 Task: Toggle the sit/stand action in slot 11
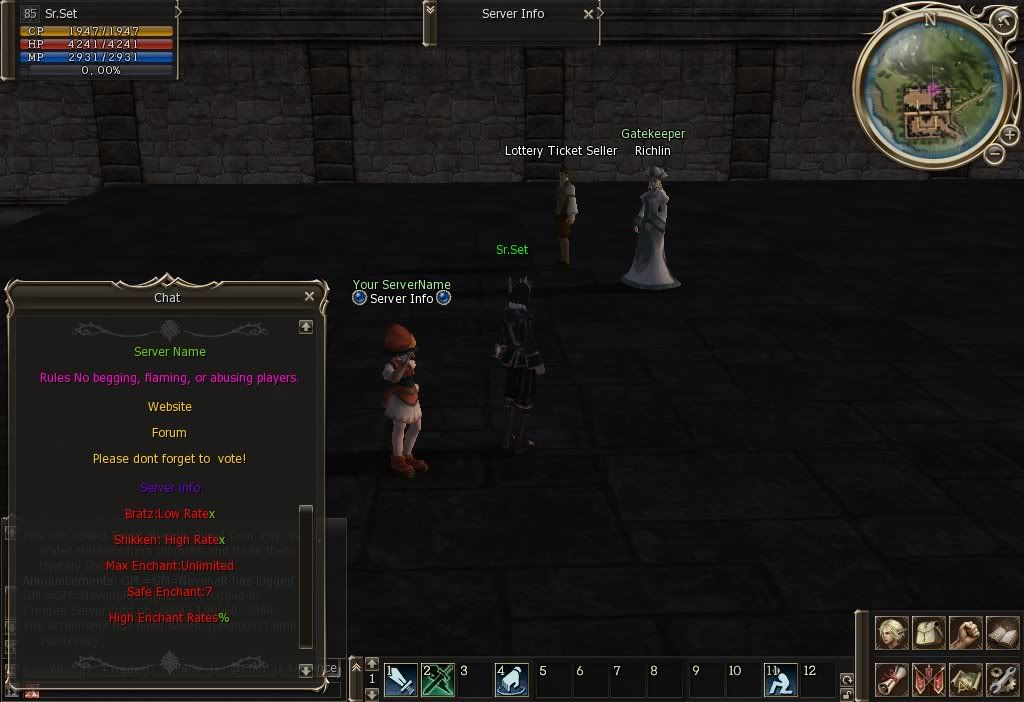pos(780,679)
